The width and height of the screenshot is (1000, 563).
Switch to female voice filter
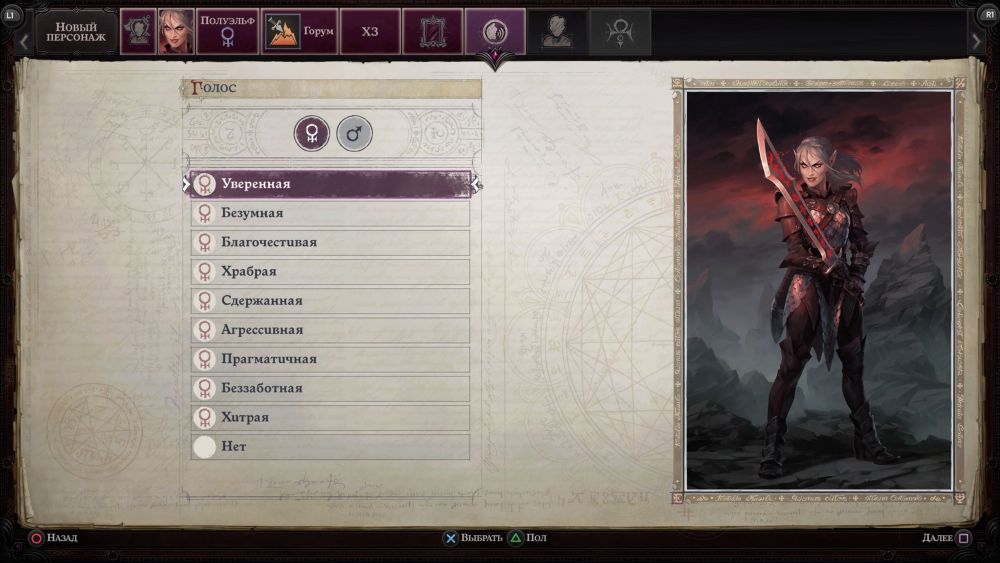coord(312,133)
